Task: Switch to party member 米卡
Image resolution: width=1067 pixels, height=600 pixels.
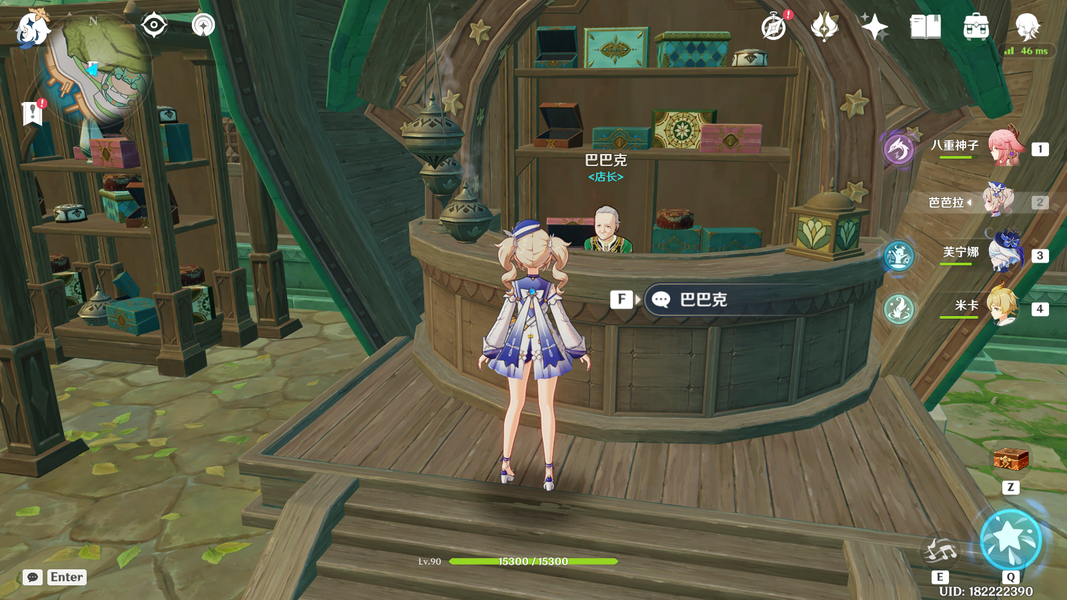Action: point(1003,307)
